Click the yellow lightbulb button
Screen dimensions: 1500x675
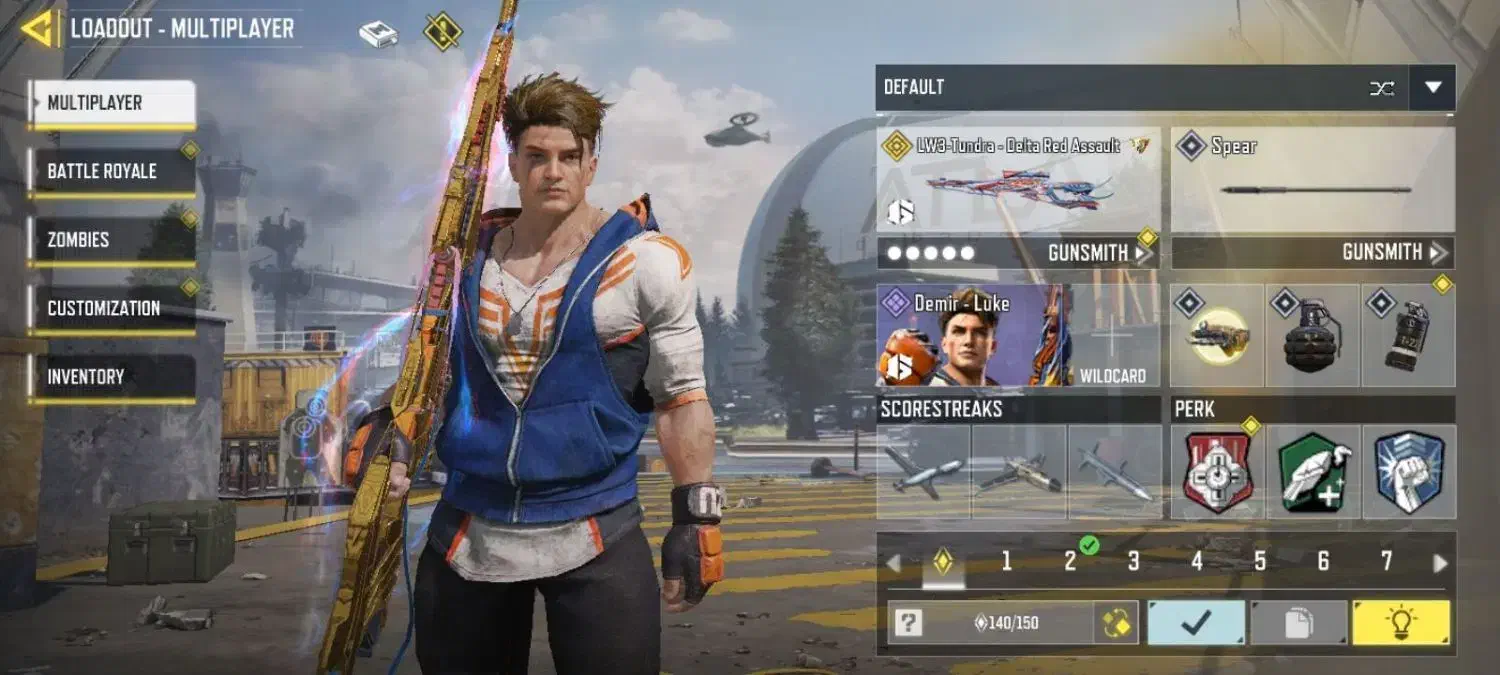[x=1400, y=623]
